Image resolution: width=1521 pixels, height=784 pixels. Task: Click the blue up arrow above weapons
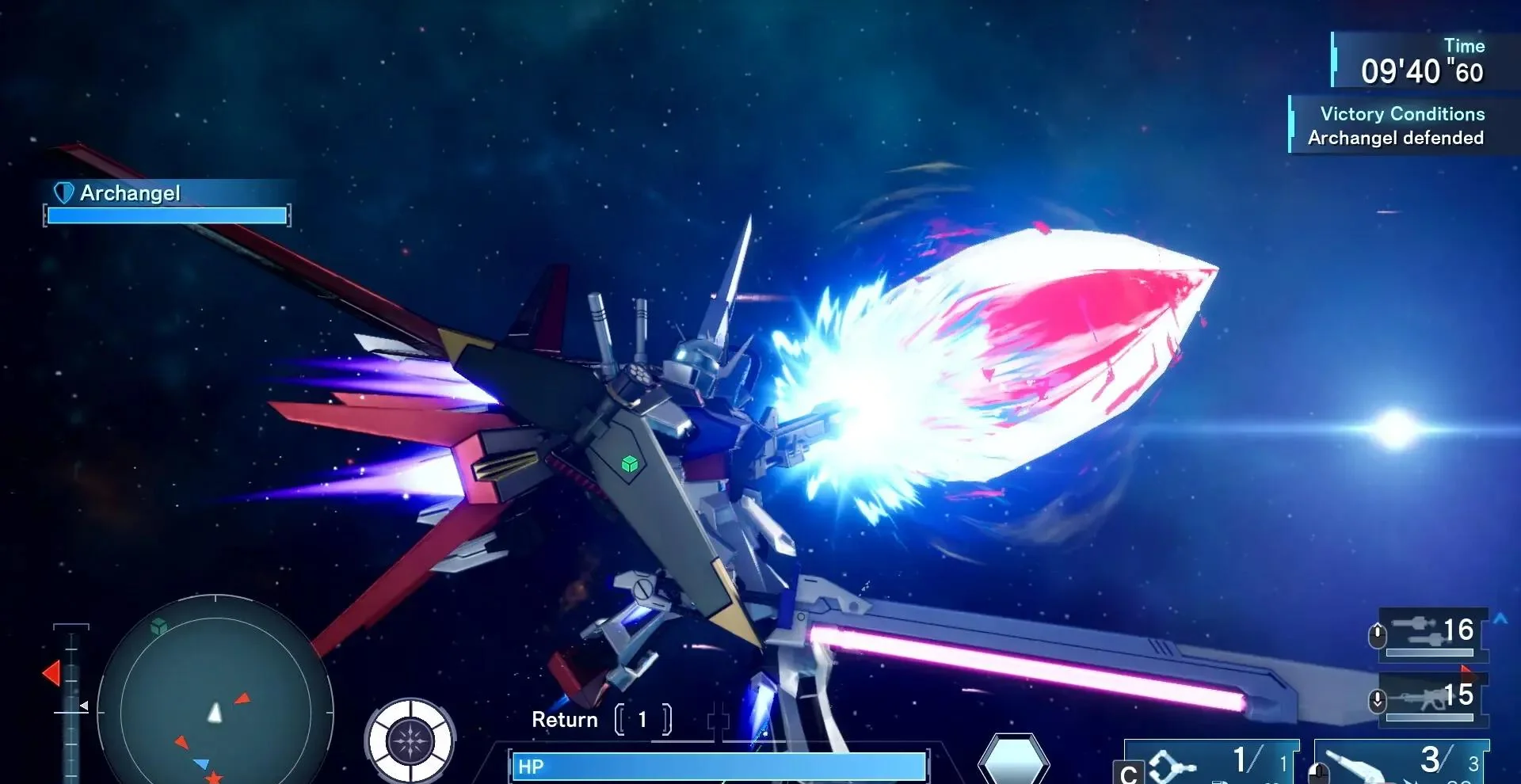pos(1500,618)
